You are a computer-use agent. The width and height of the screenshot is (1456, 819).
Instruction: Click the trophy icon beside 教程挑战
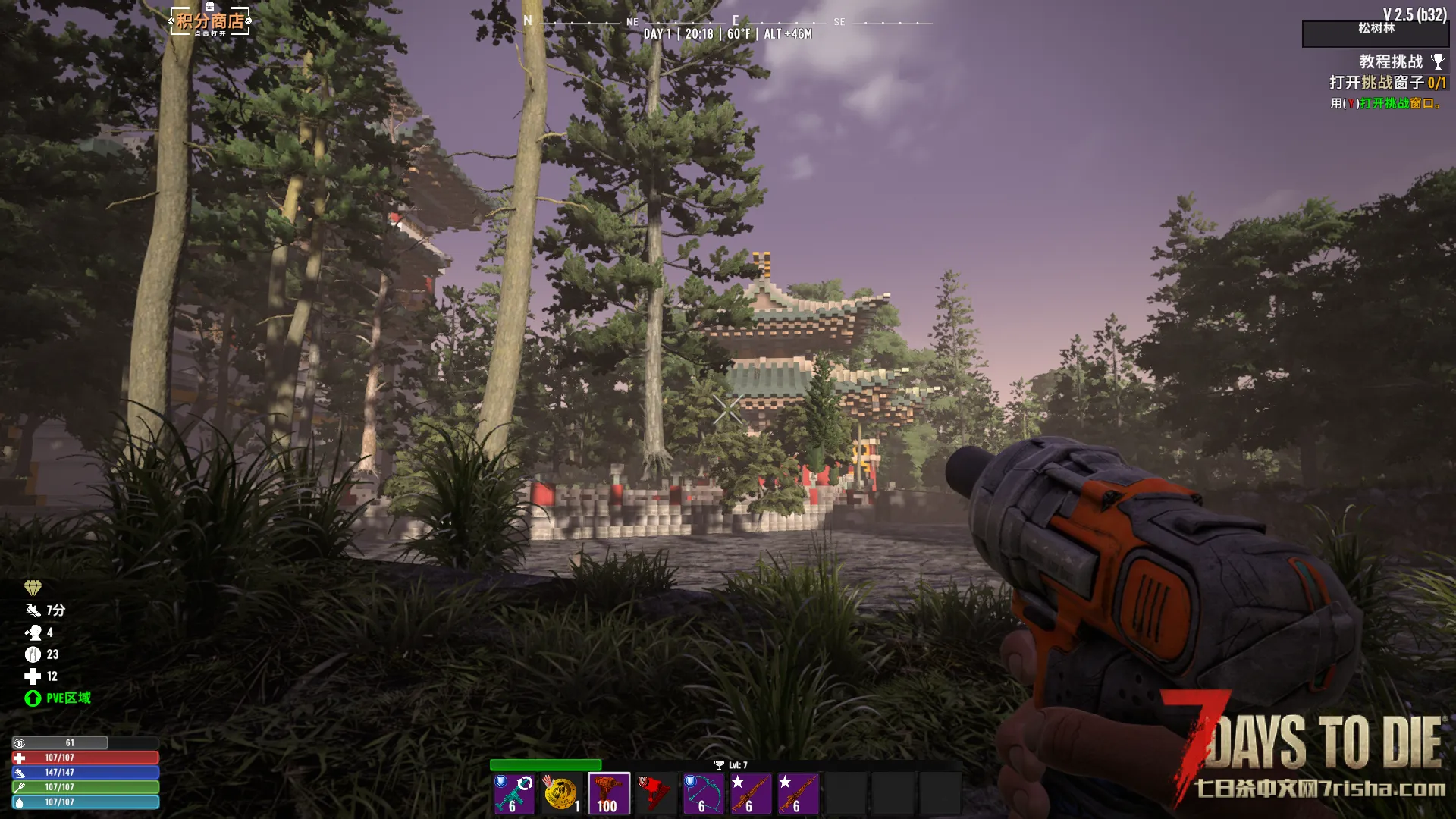pos(1438,61)
